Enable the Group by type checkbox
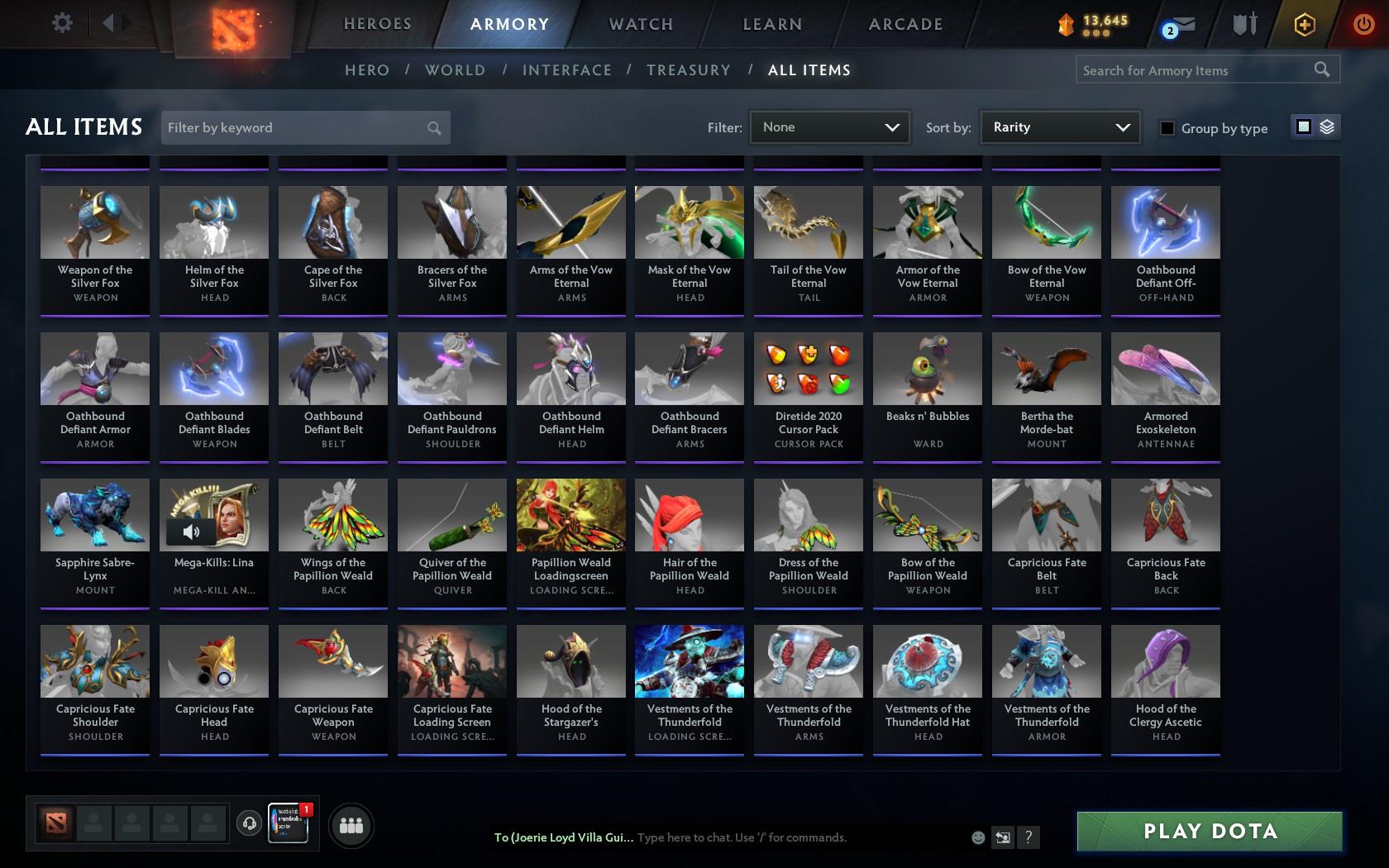1389x868 pixels. click(x=1166, y=129)
